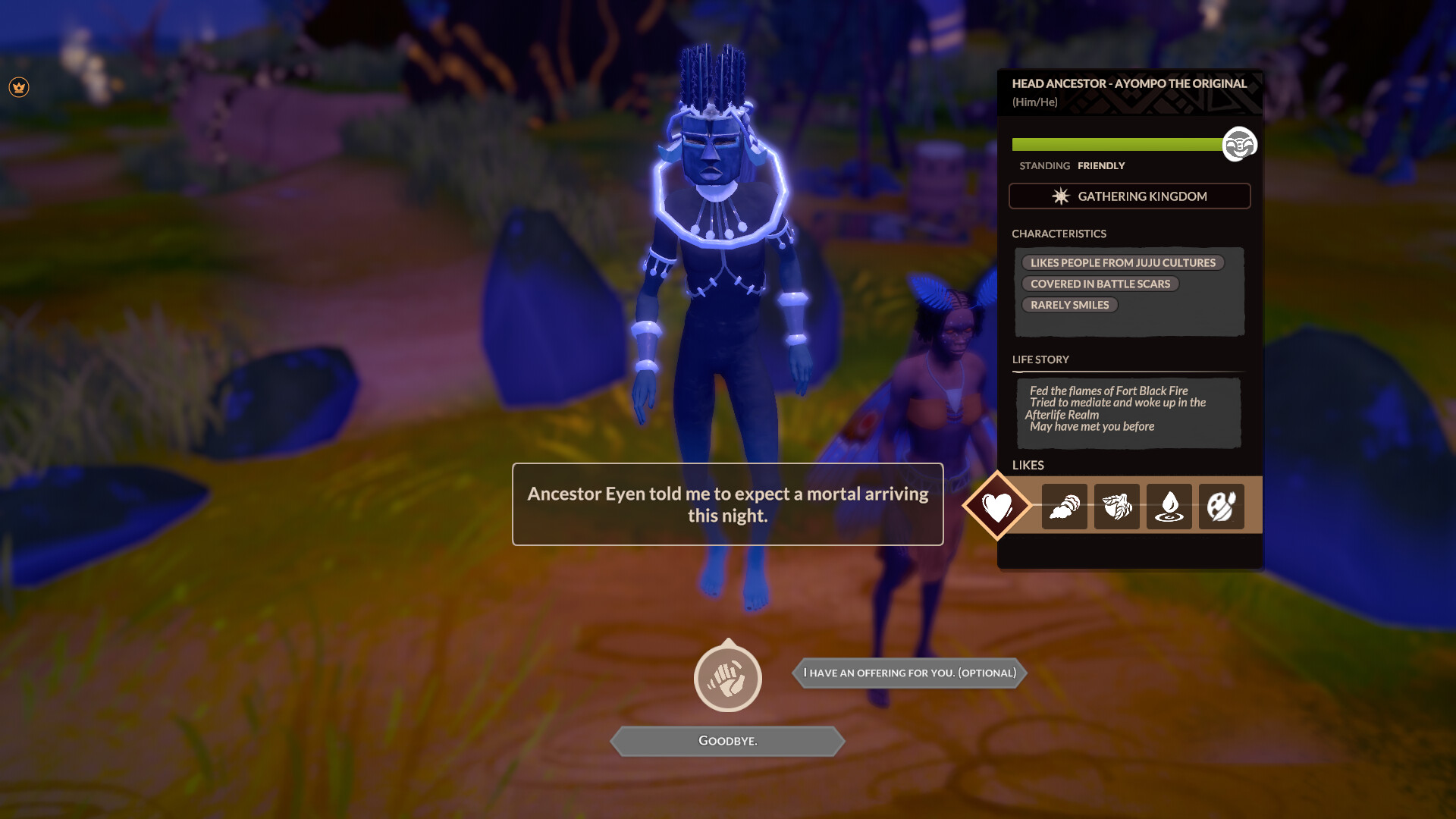Toggle the COVERED IN BATTLE SCARS trait
The image size is (1456, 819).
point(1100,284)
